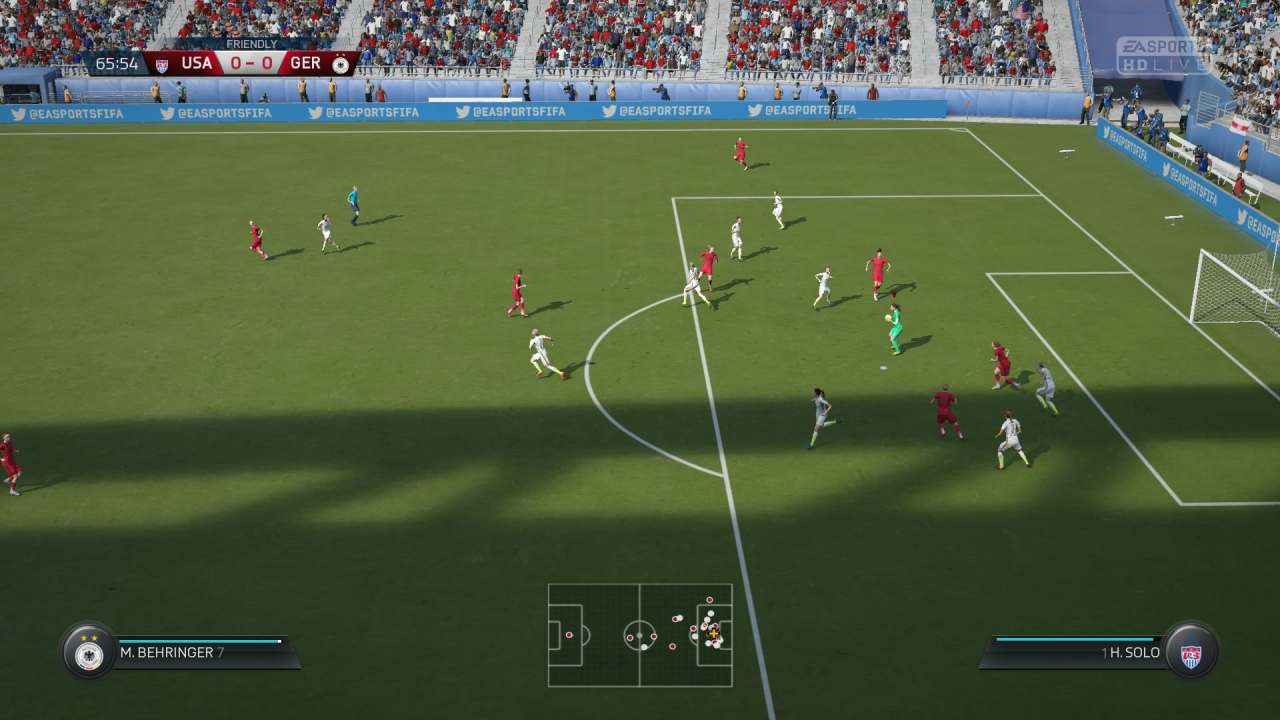
Task: Click the M. BEHRINGER 7 name text
Action: 170,651
